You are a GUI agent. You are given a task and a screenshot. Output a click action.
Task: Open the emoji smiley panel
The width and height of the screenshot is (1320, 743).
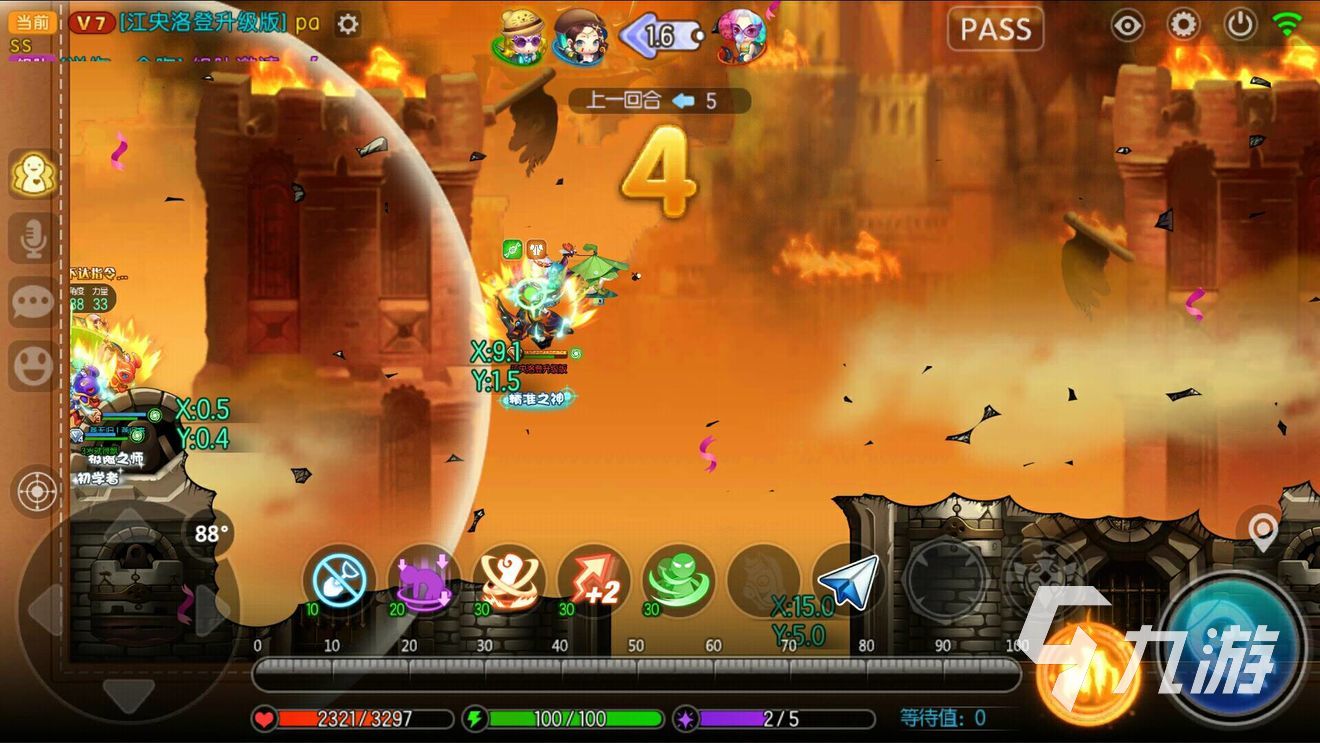(x=33, y=366)
